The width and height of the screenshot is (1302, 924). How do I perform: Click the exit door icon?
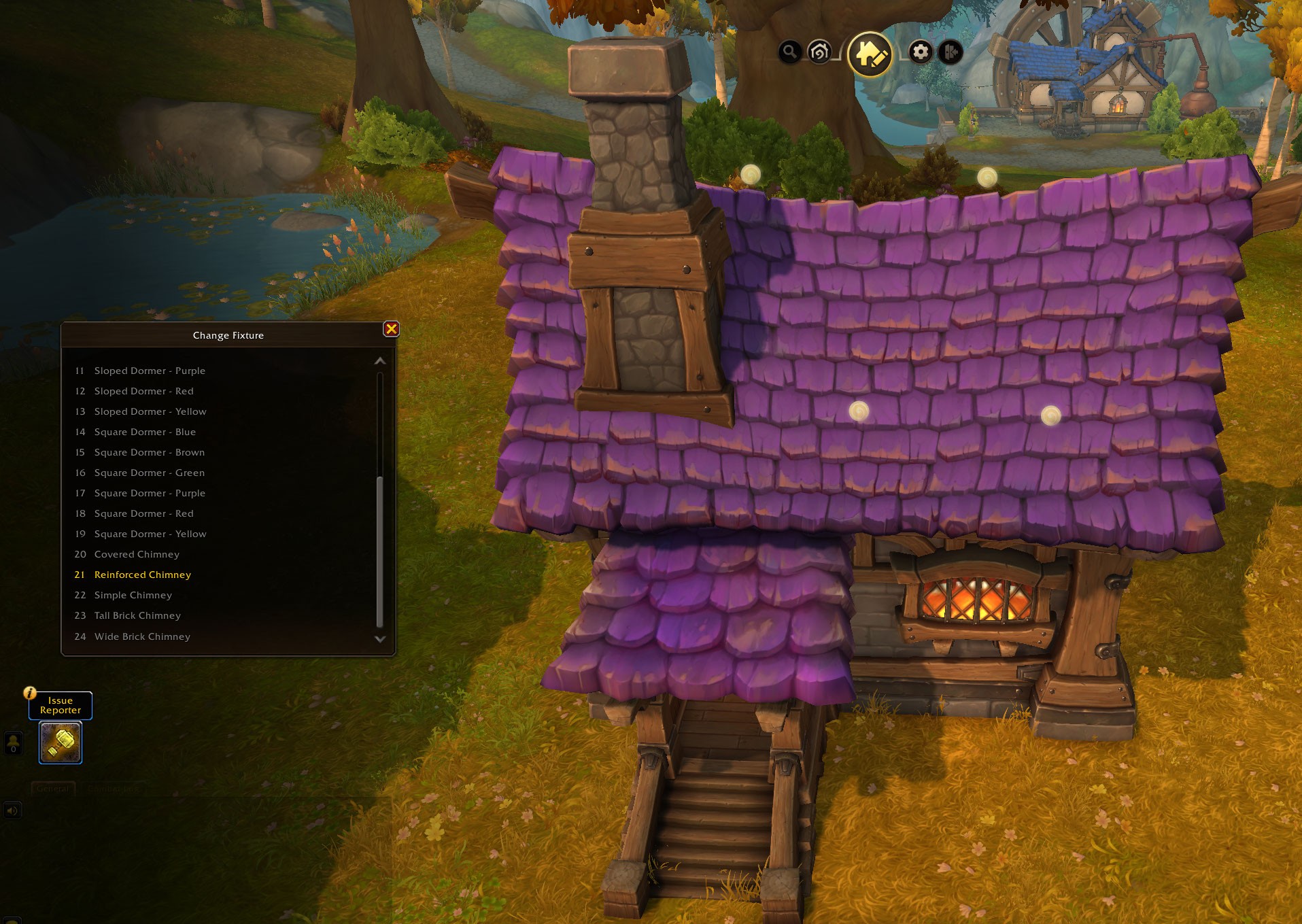950,52
